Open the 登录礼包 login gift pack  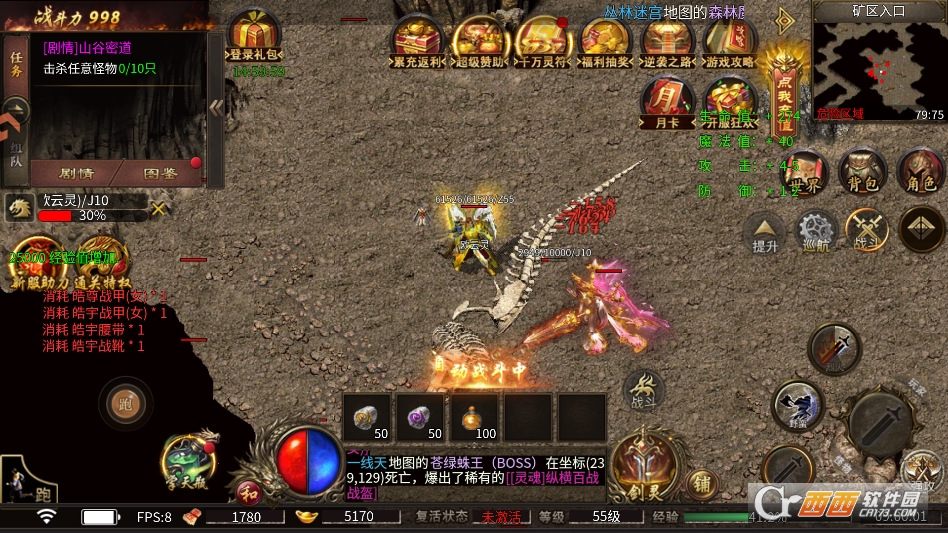point(254,36)
